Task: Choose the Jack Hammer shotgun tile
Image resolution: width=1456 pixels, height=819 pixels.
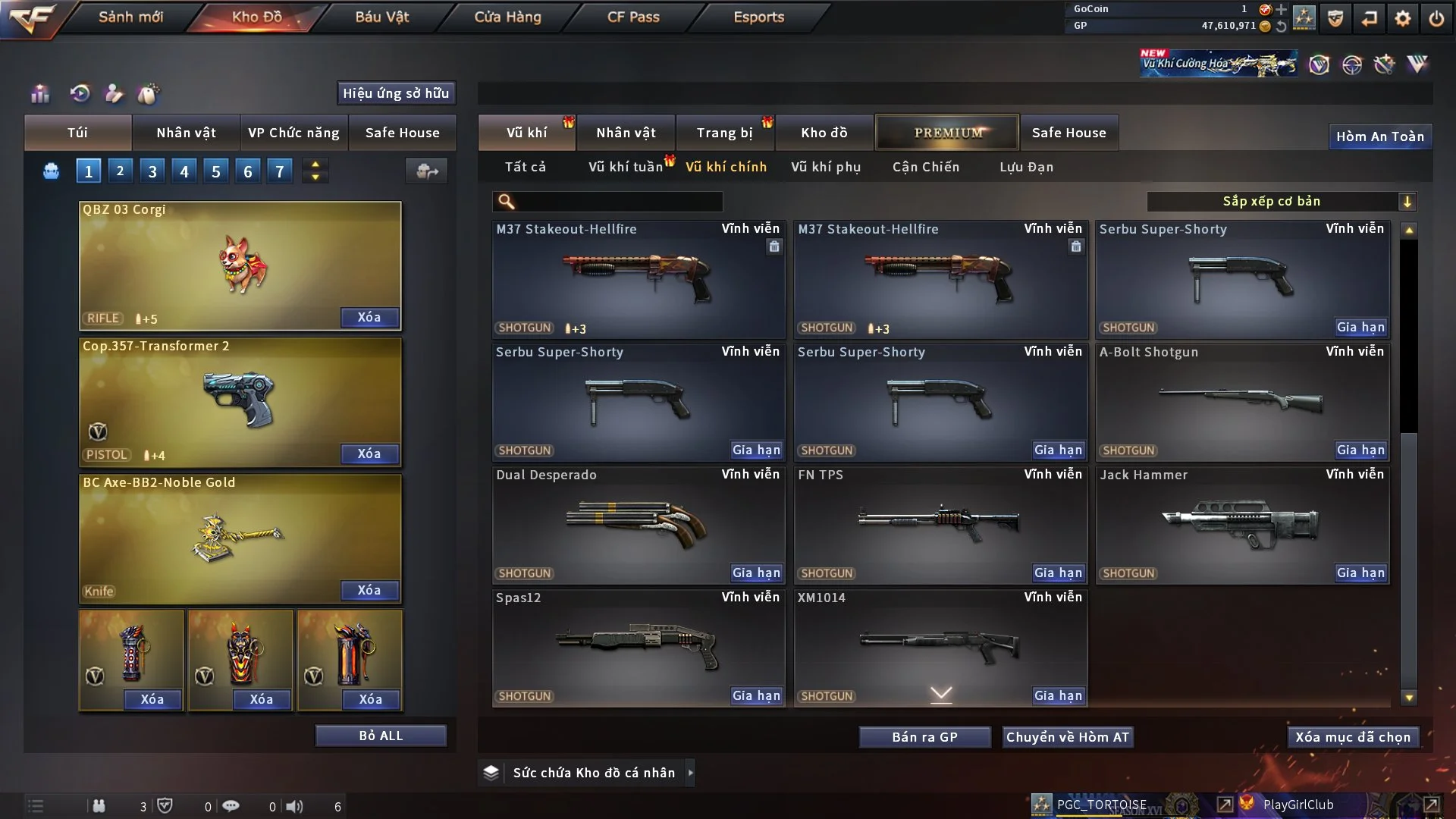Action: click(x=1242, y=523)
